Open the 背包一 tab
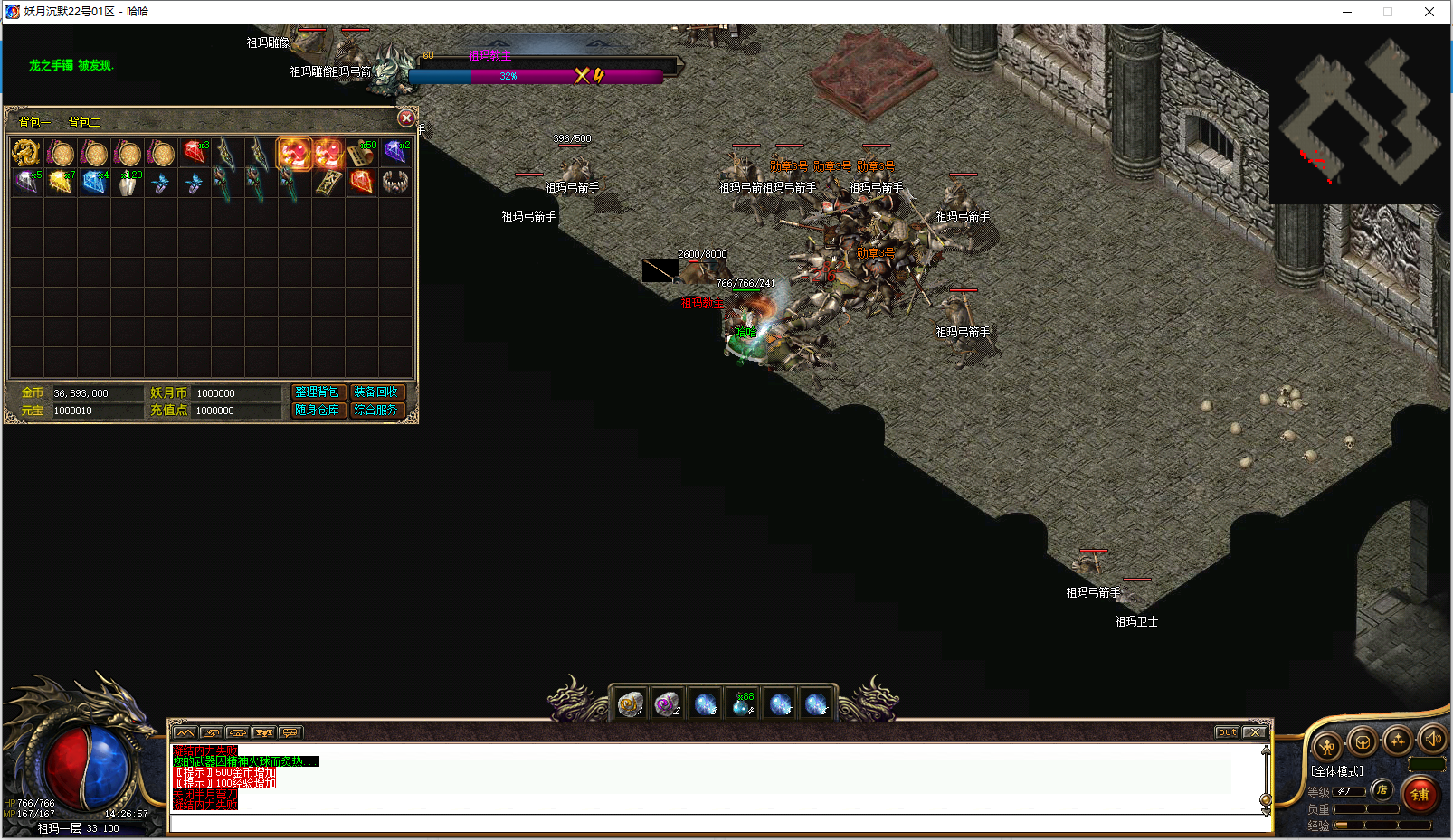 pos(34,123)
